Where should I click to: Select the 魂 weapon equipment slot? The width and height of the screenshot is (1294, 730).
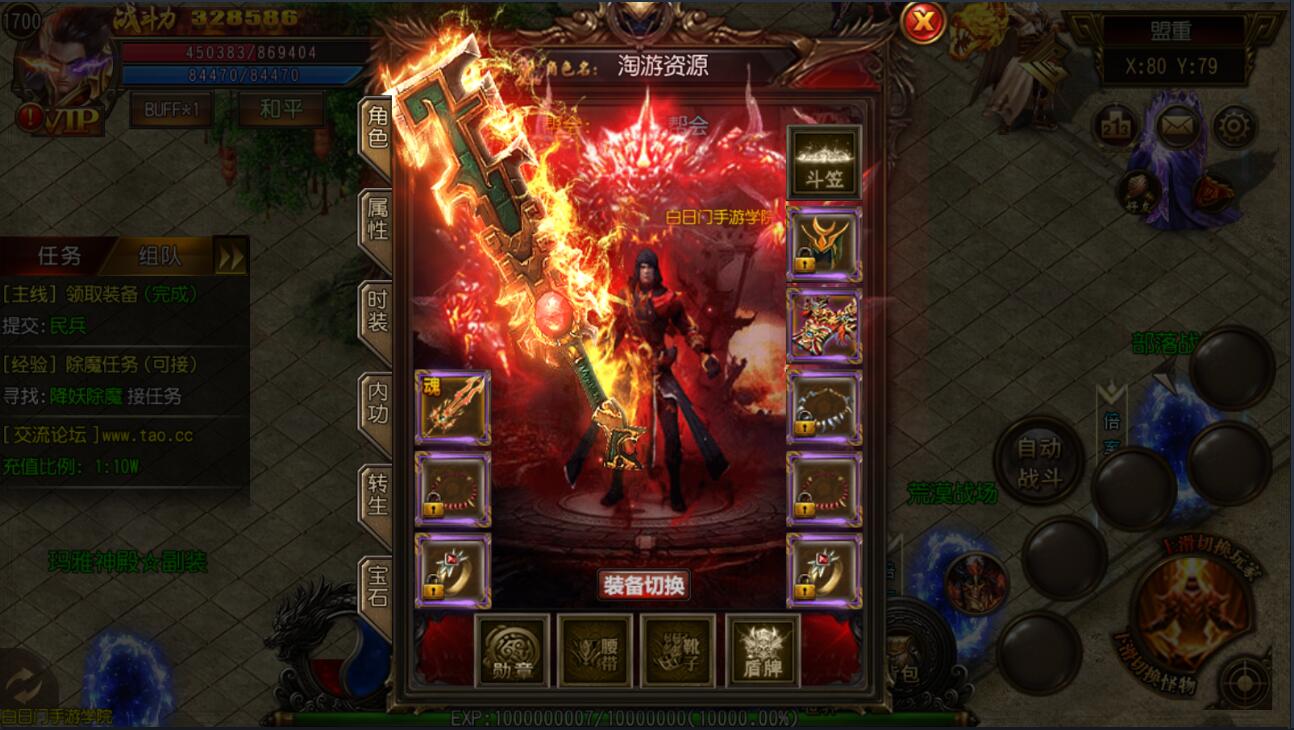452,407
